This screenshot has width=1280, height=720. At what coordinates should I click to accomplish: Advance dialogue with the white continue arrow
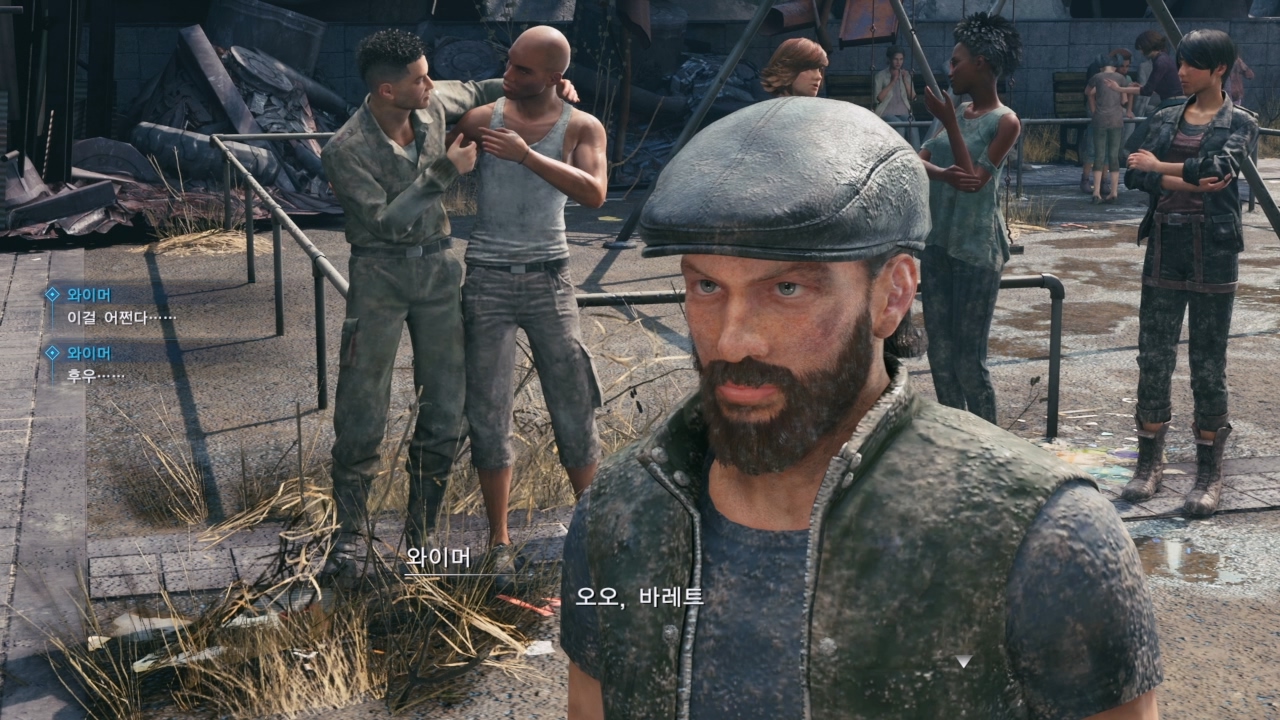[x=962, y=661]
